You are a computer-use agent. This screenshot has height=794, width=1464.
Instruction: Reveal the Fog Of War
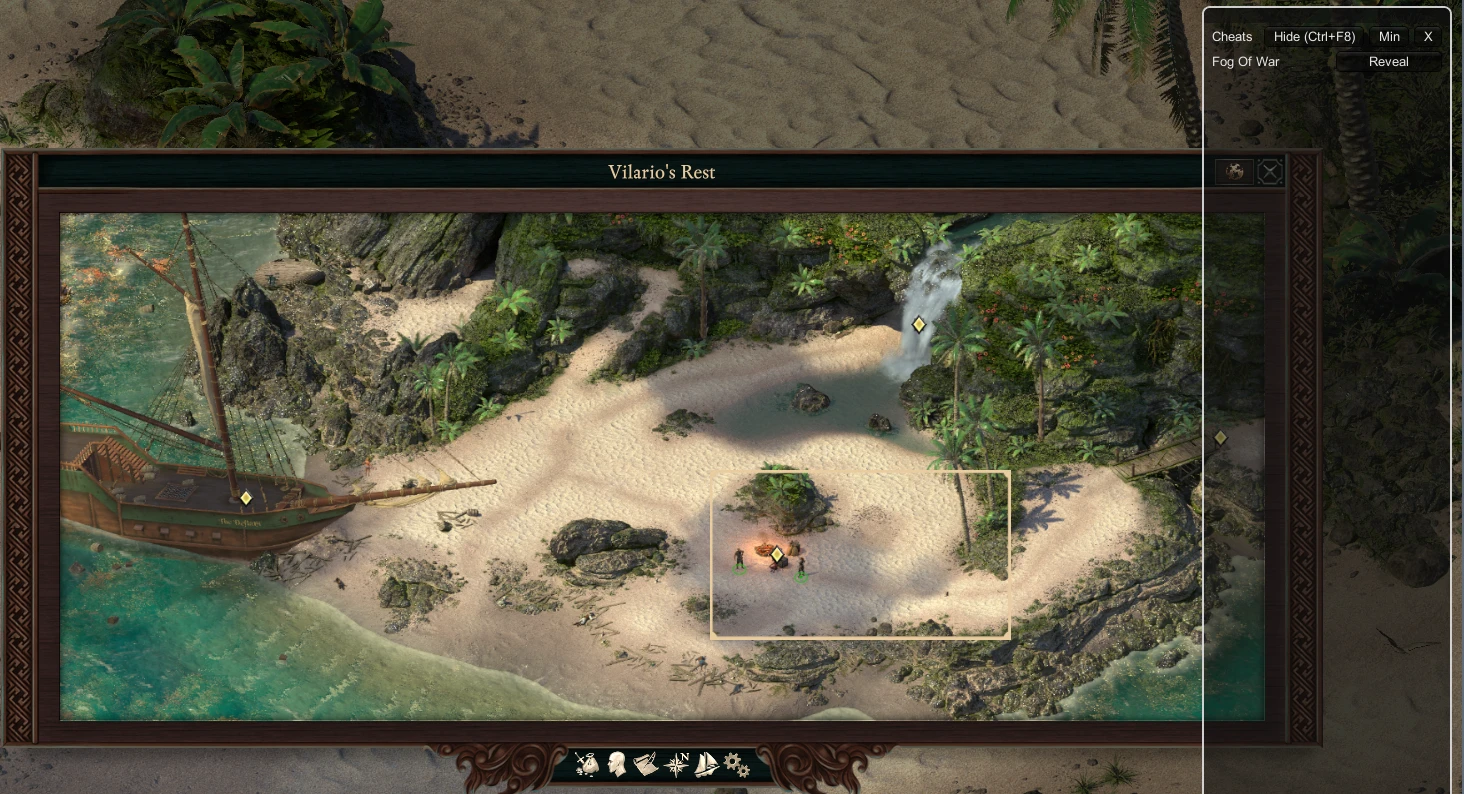click(1389, 61)
